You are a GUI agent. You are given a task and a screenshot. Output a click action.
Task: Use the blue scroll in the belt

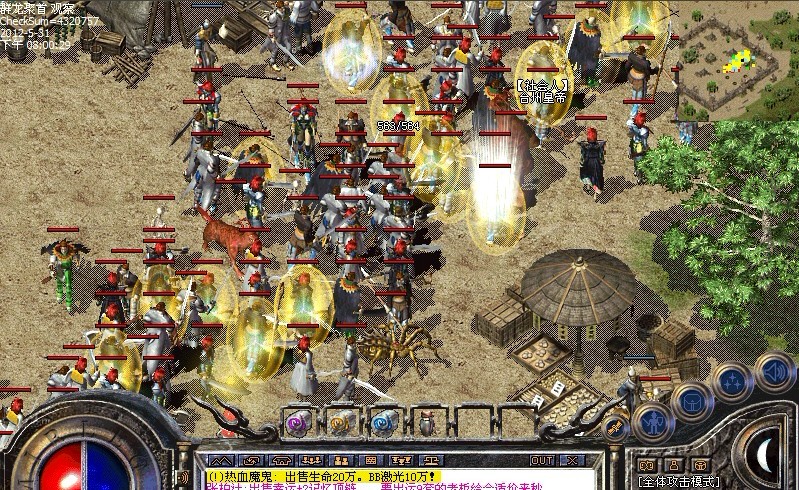click(385, 421)
